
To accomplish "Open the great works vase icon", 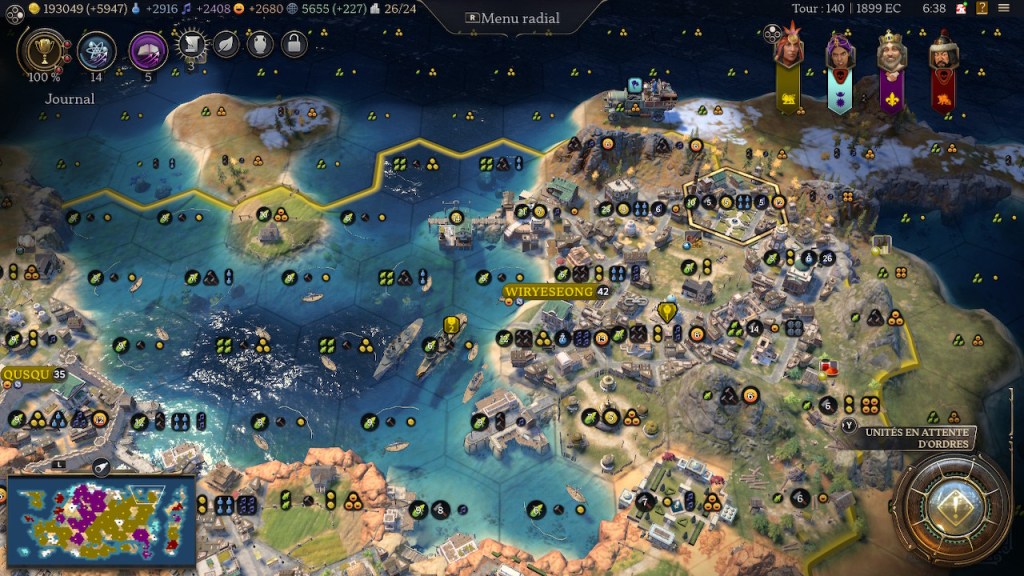I will 260,44.
